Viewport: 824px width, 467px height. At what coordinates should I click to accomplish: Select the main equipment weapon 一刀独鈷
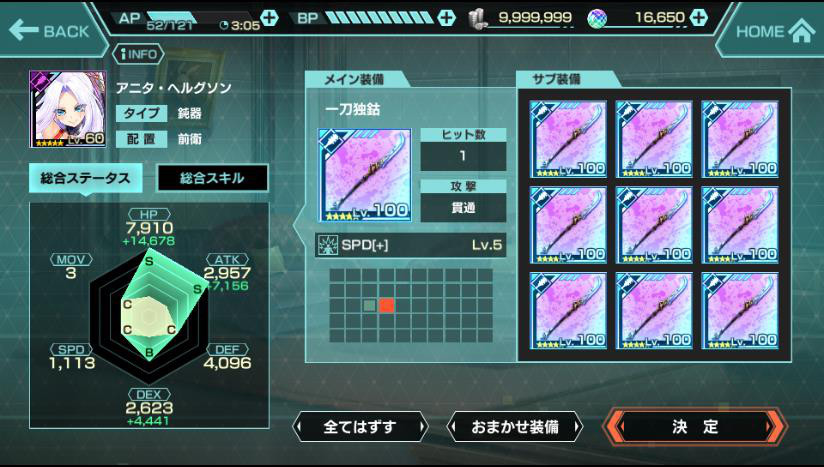[364, 174]
